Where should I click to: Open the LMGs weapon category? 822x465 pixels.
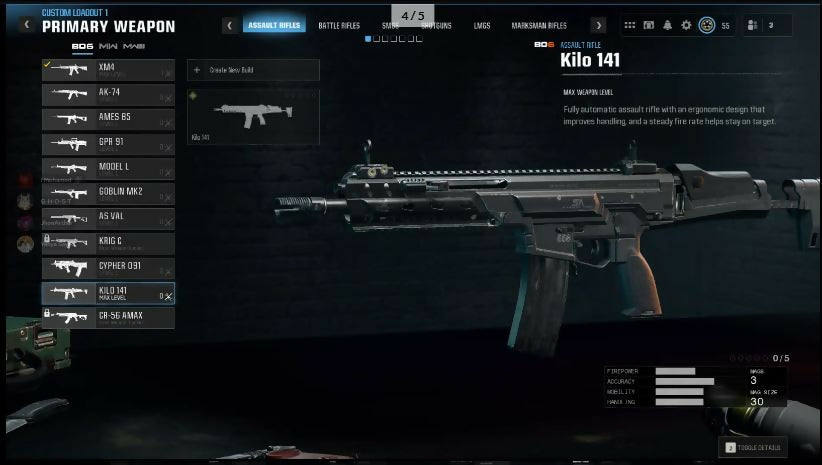click(483, 25)
